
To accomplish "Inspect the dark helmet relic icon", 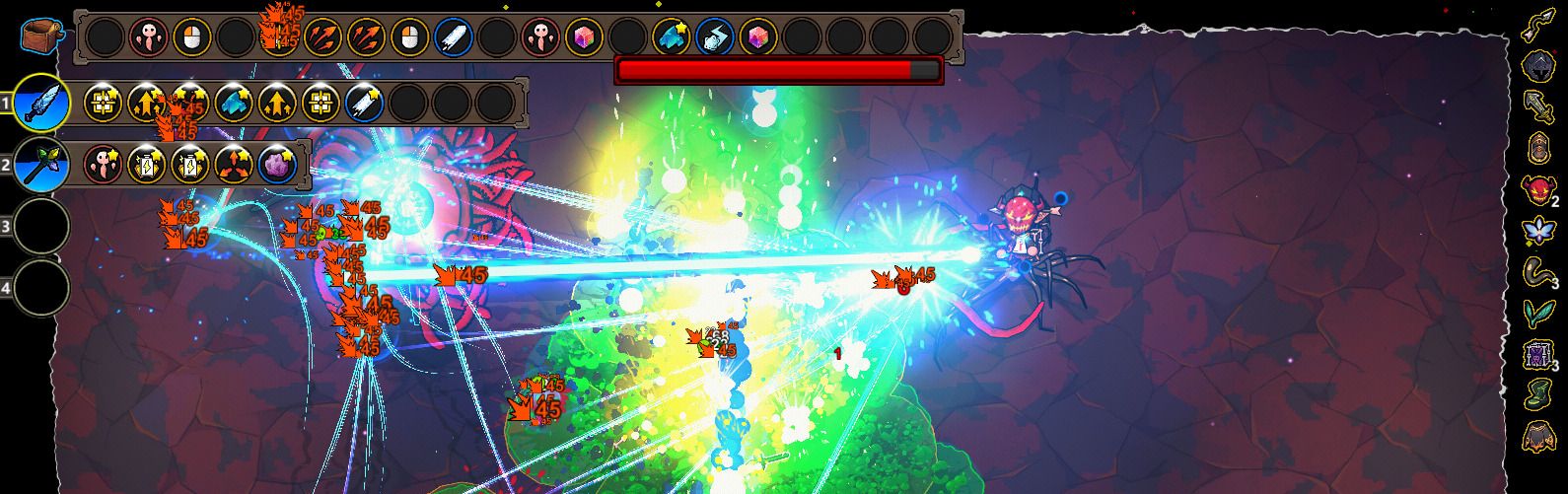I will click(1538, 67).
